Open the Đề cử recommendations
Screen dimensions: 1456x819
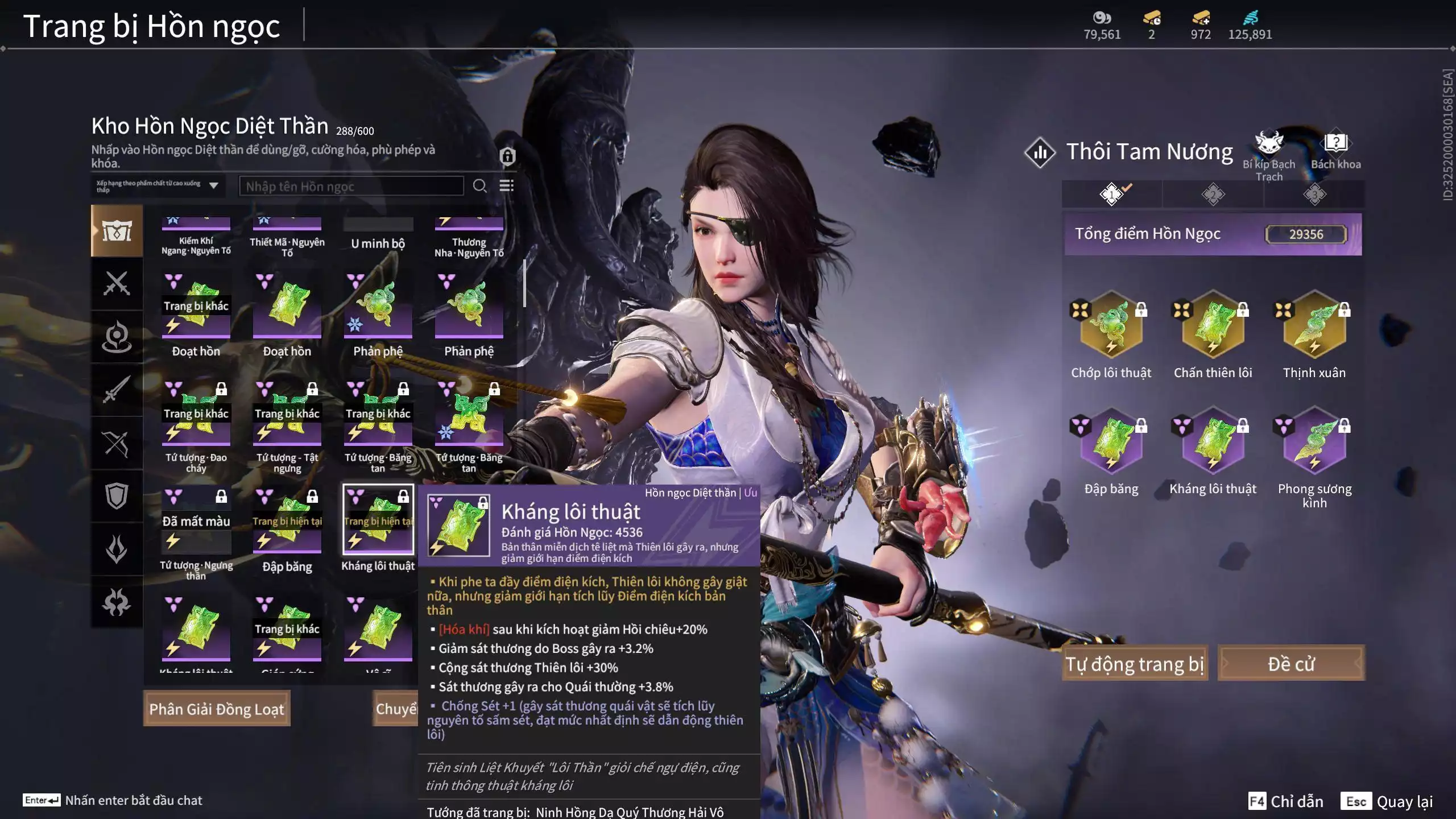point(1290,663)
